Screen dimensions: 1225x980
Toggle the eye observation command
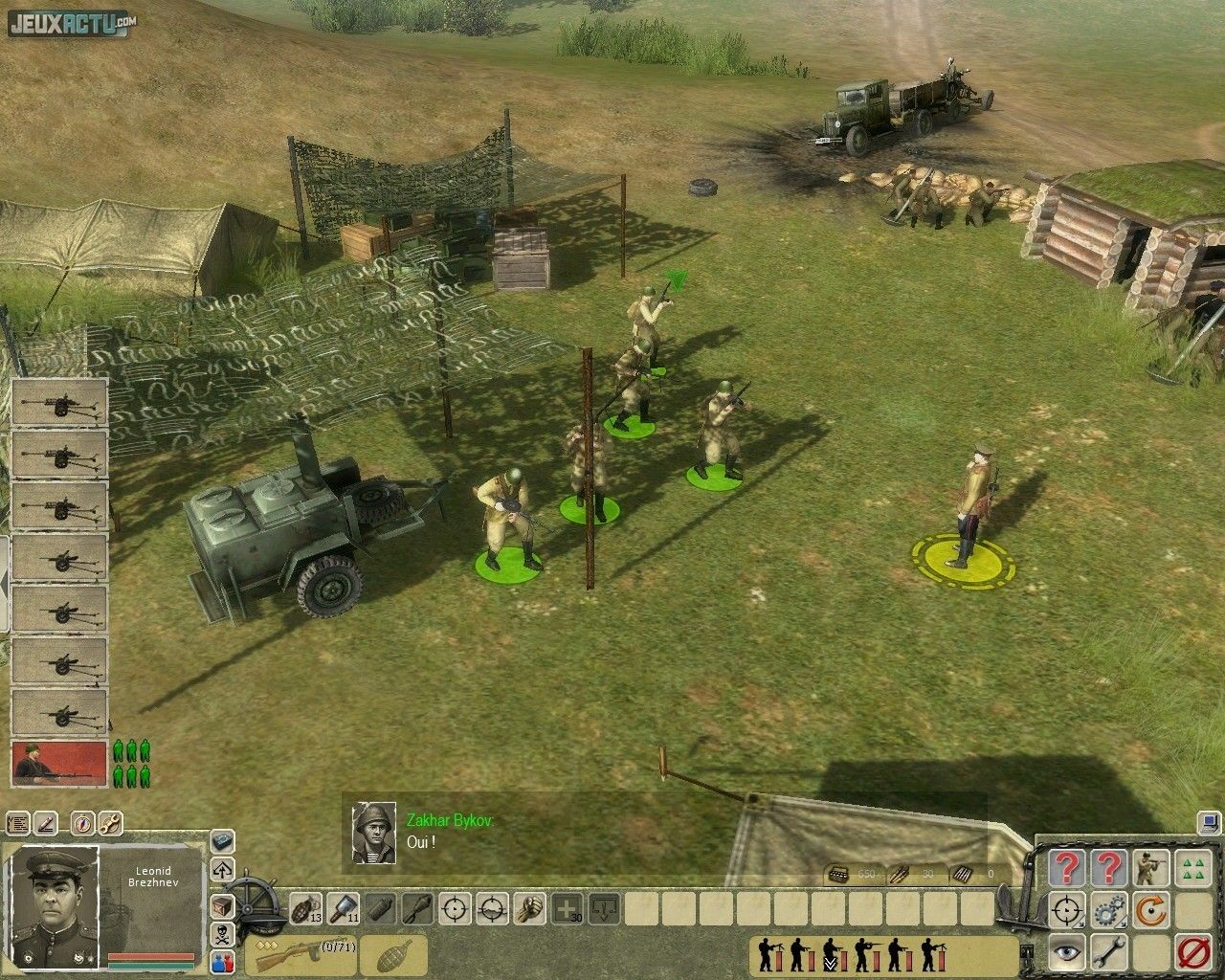tap(1066, 953)
